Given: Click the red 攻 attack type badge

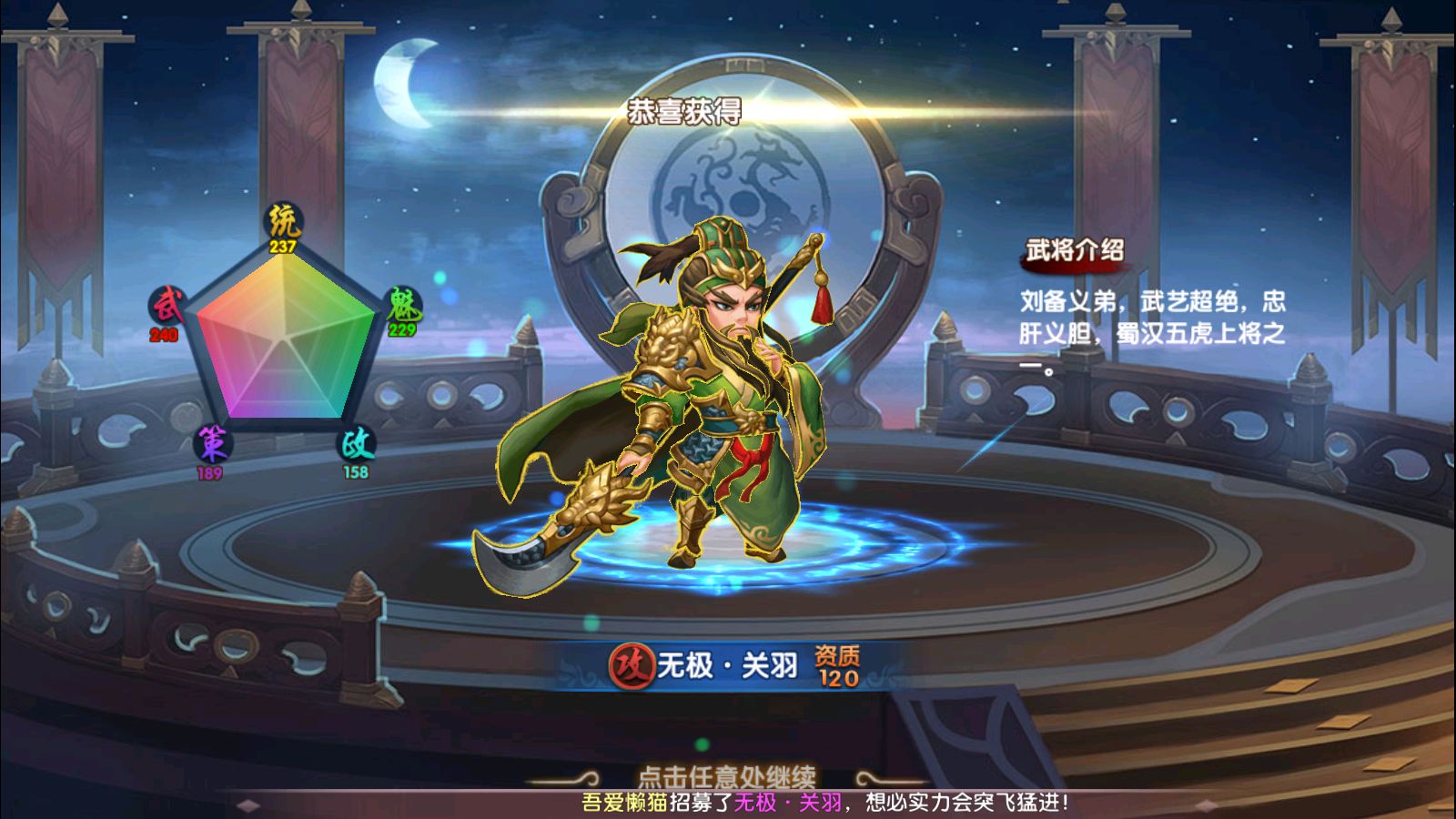Looking at the screenshot, I should pos(632,665).
